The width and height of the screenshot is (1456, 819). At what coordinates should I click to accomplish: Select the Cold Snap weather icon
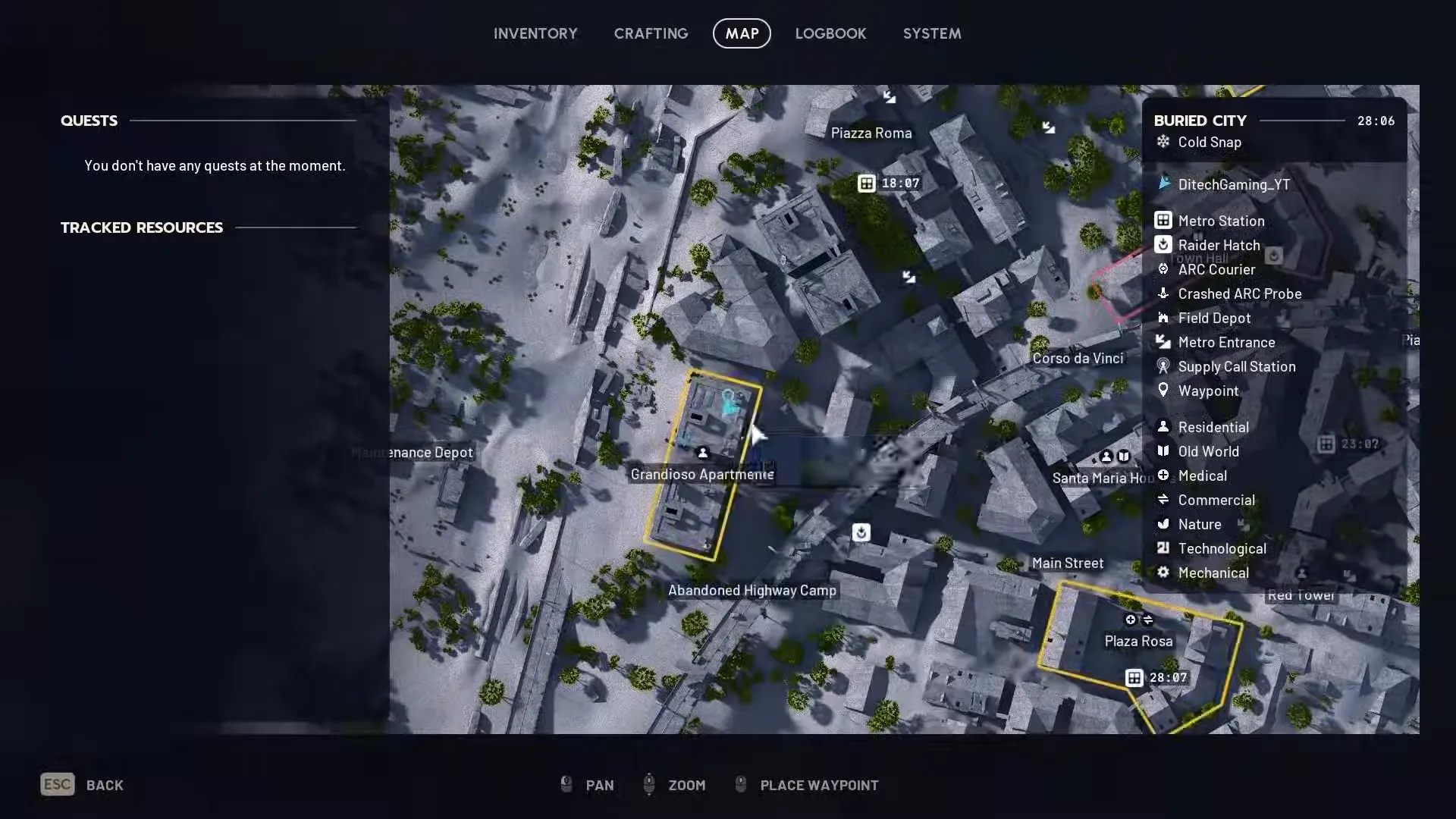click(1163, 143)
